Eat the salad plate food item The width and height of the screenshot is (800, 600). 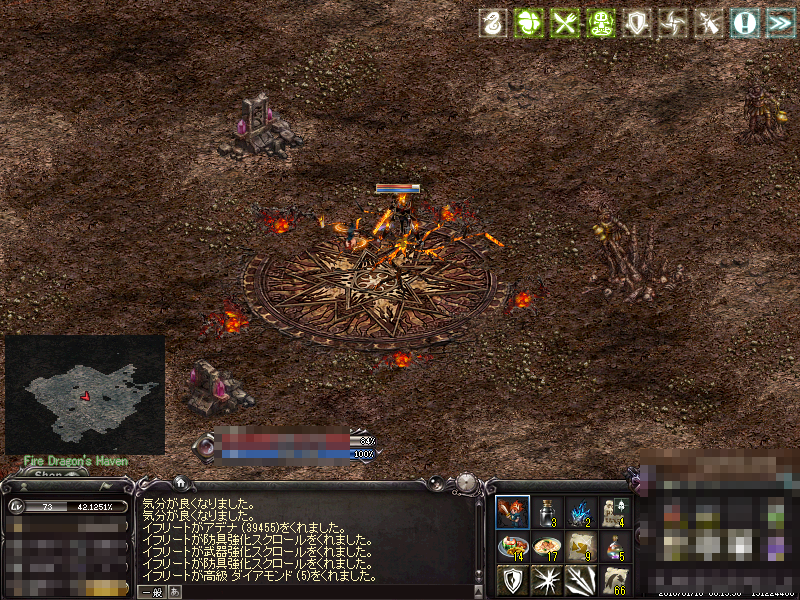coord(512,546)
